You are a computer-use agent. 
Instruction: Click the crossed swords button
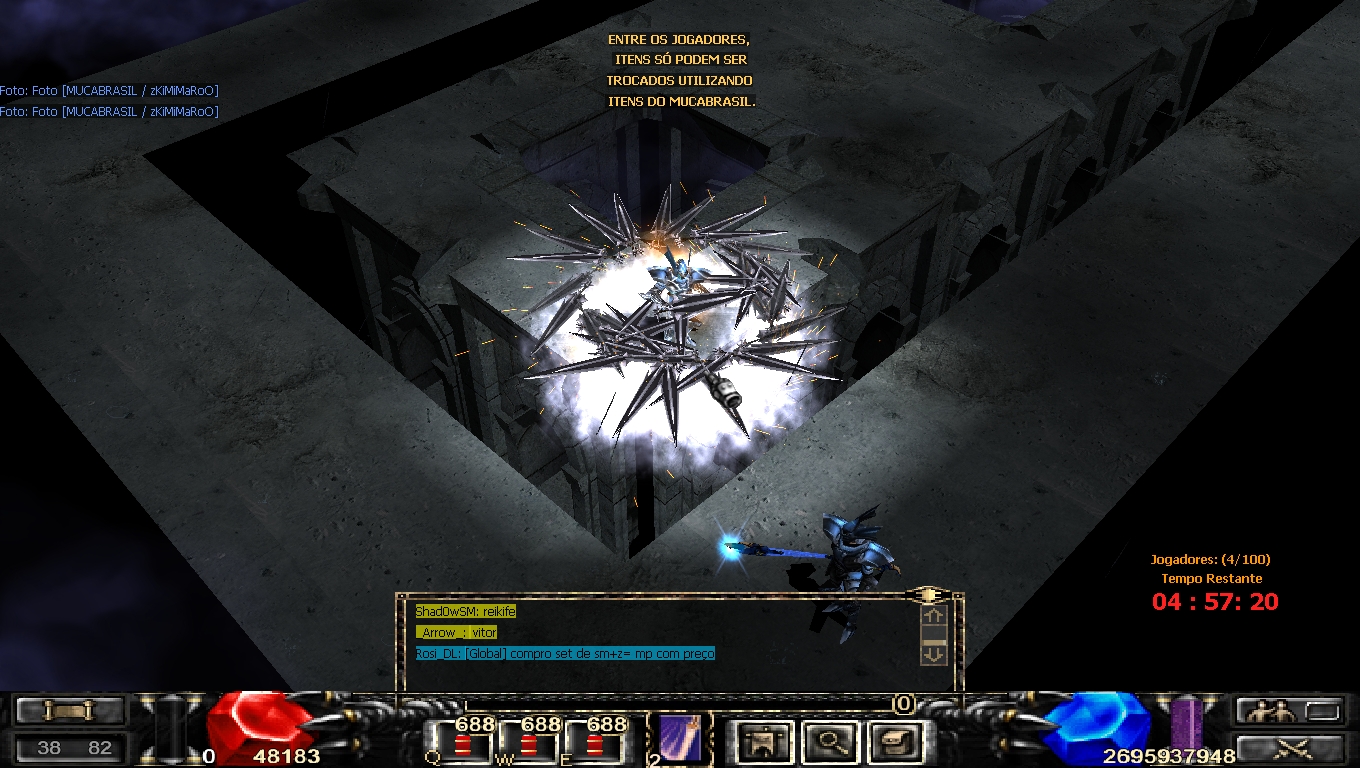(1289, 748)
